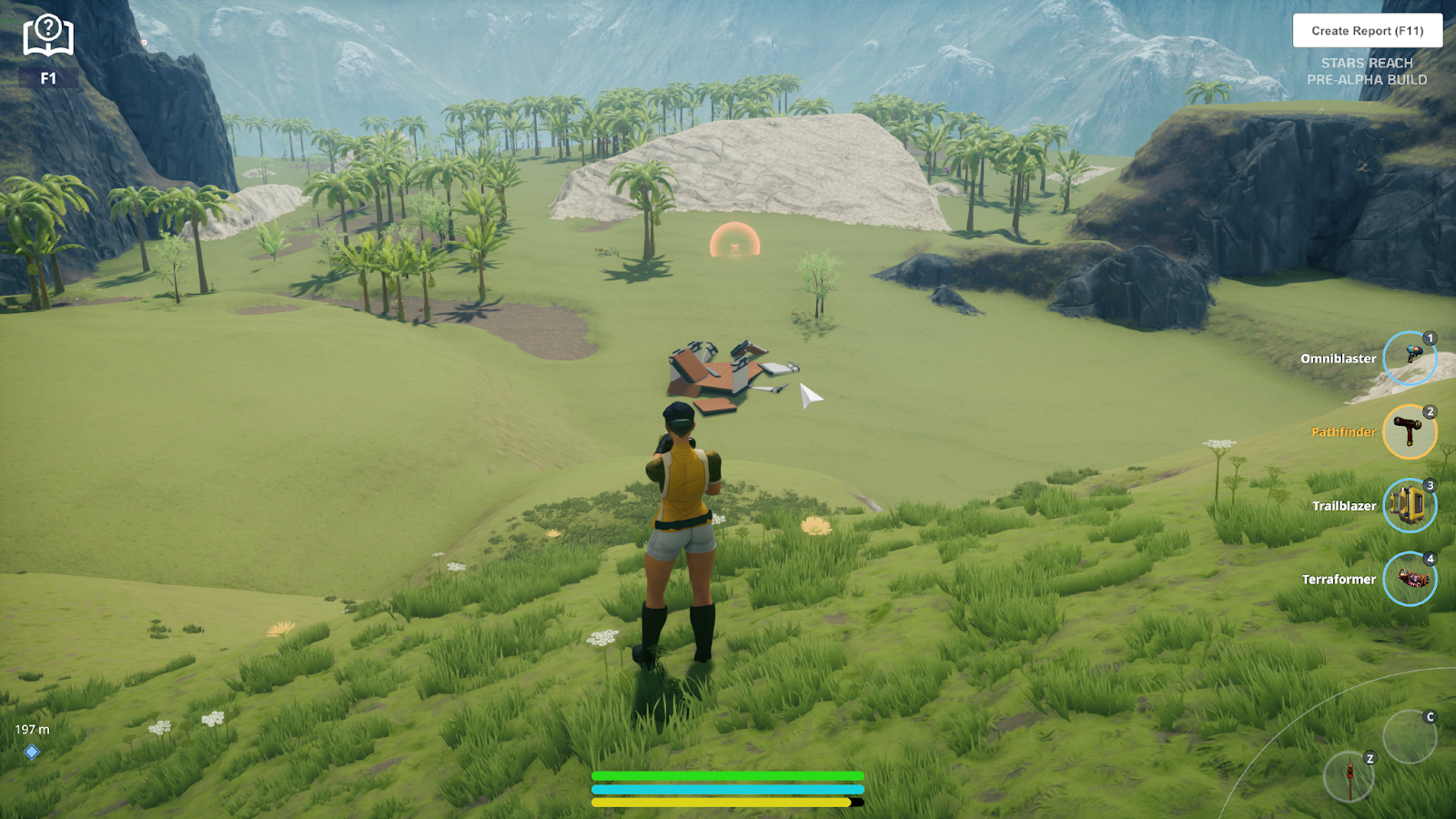Open the help guide book icon
The image size is (1456, 819).
click(48, 36)
